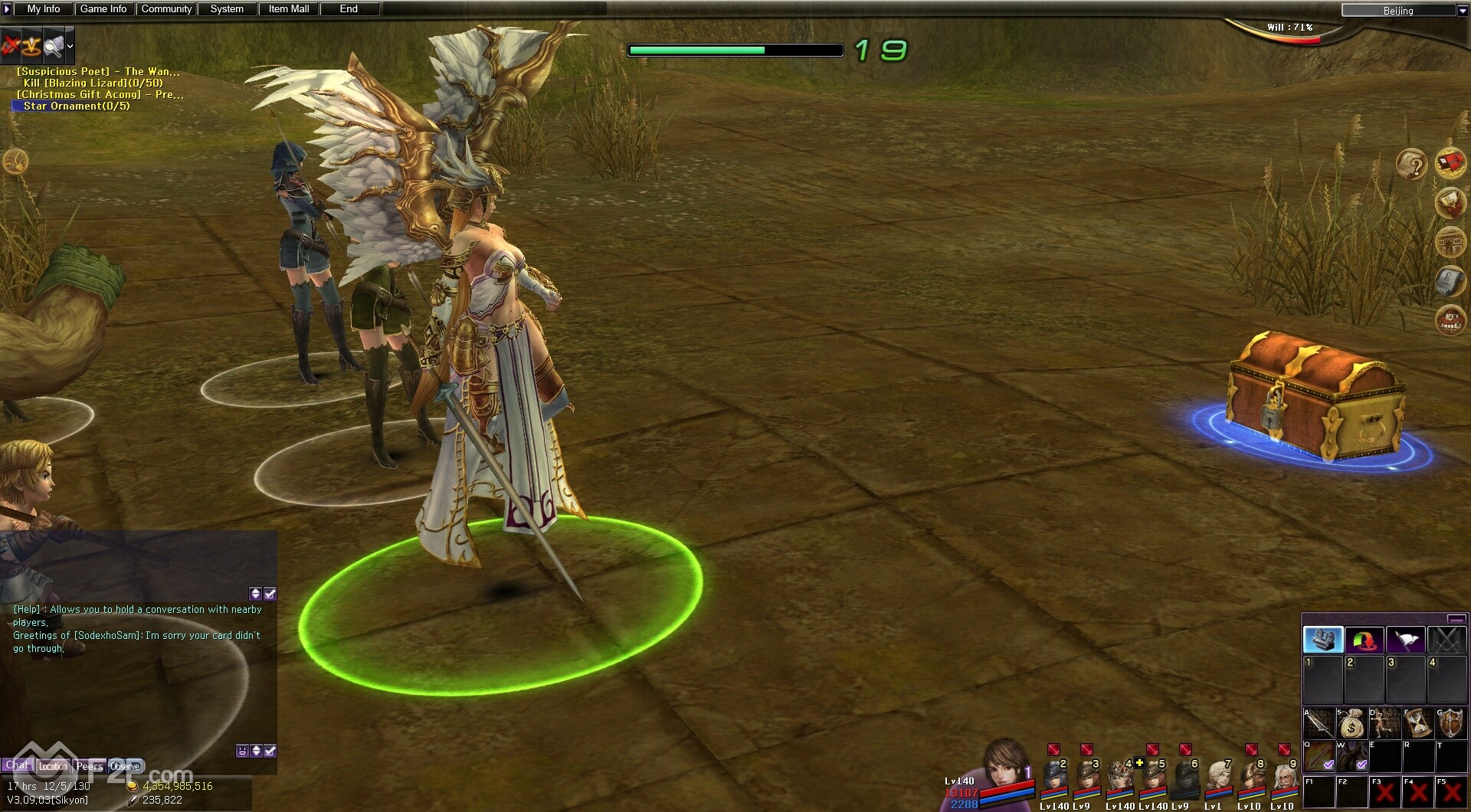Open the red gift box icon

tap(1450, 163)
